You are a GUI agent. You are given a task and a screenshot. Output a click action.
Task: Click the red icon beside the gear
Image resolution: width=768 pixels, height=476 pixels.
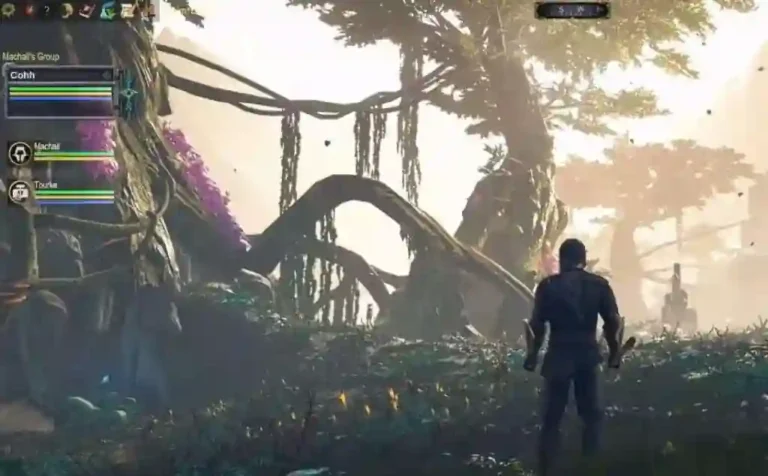[28, 10]
